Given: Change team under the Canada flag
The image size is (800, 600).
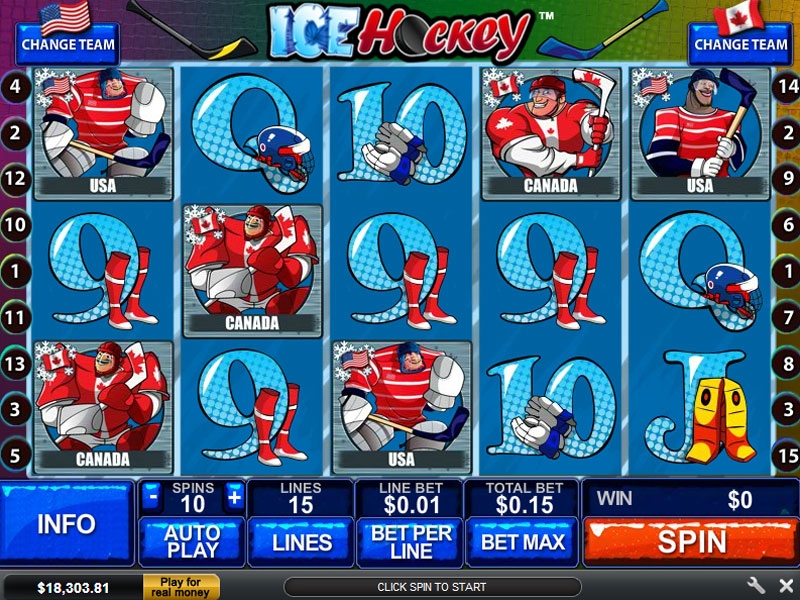Looking at the screenshot, I should coord(740,44).
